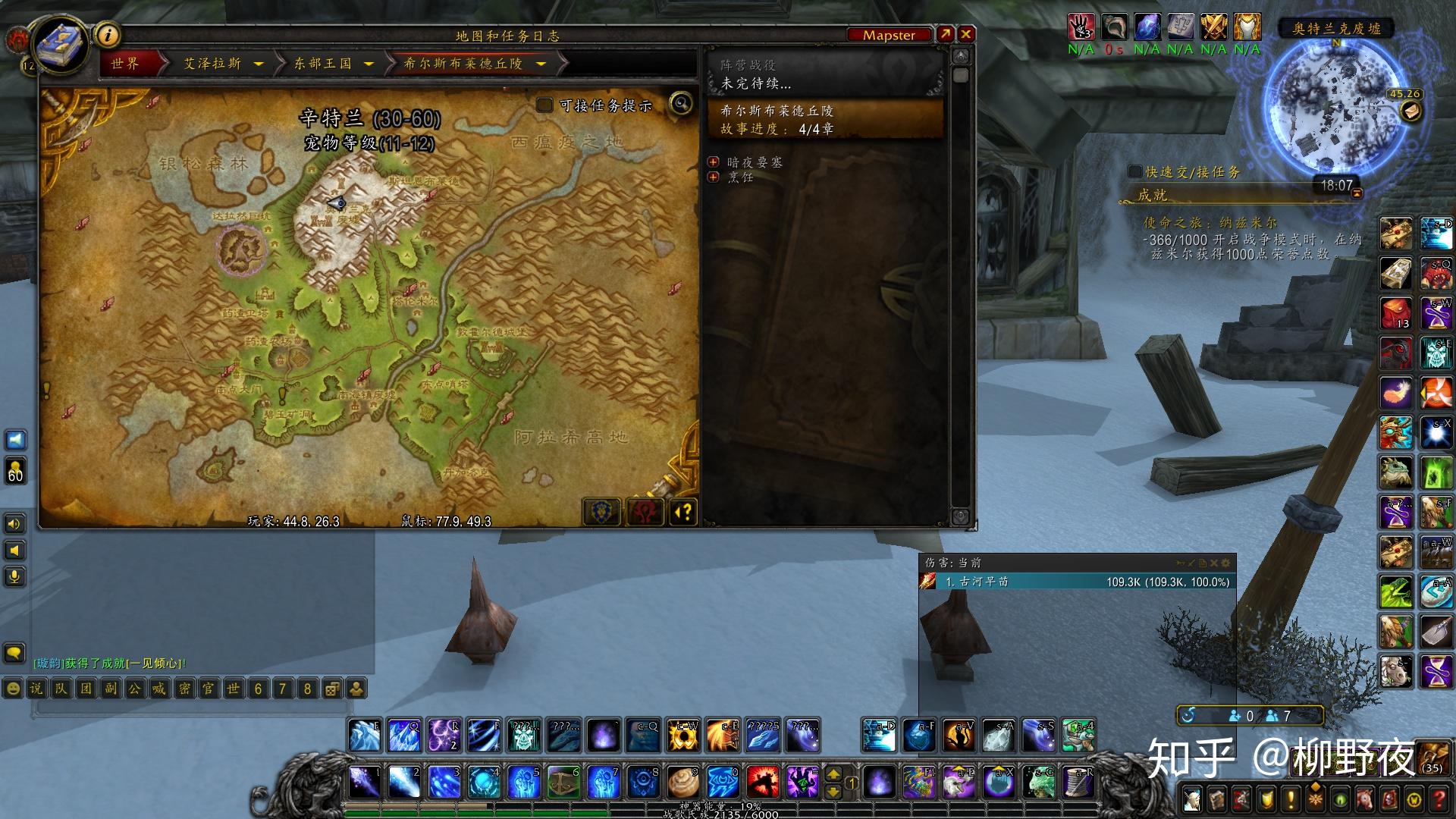Expand the 暗夜要塞 quest category
The height and width of the screenshot is (819, 1456).
pyautogui.click(x=713, y=162)
